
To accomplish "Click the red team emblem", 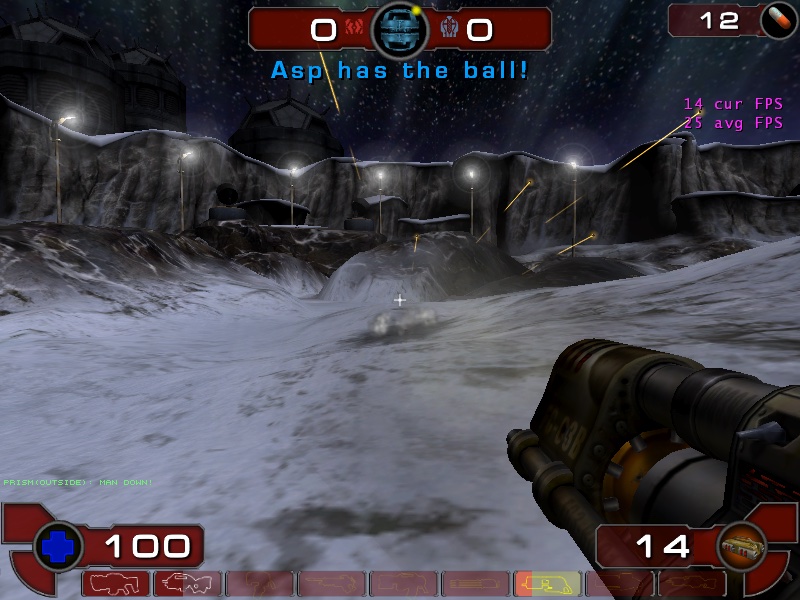I will (353, 29).
